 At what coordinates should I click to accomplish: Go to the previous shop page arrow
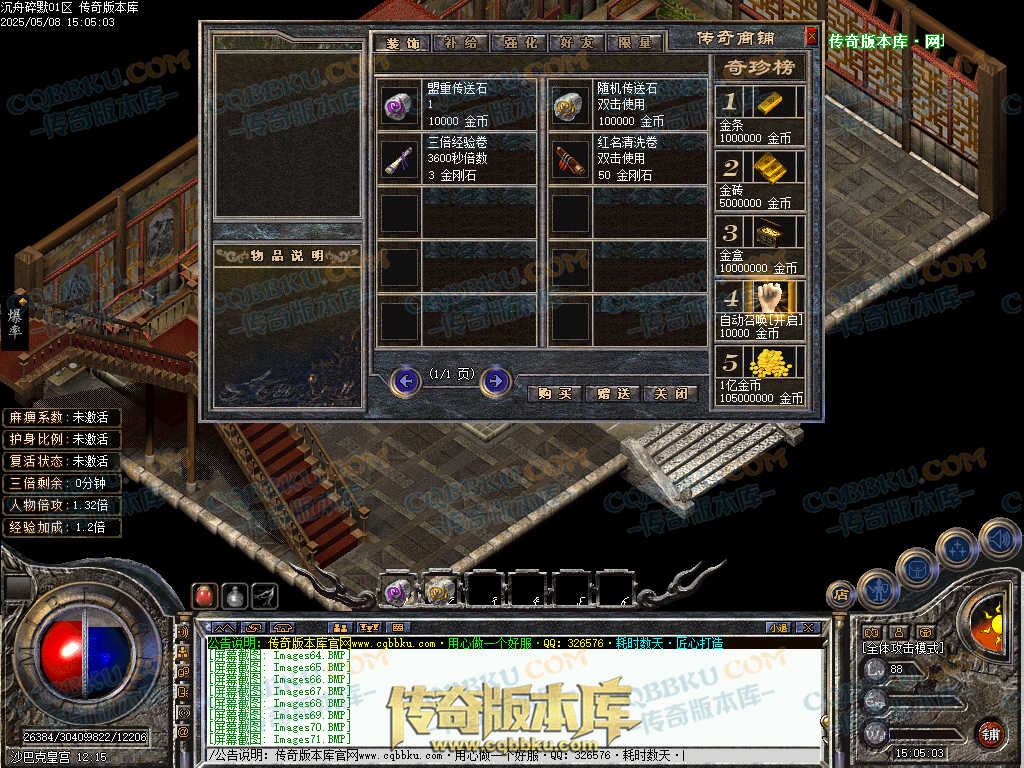pos(405,381)
